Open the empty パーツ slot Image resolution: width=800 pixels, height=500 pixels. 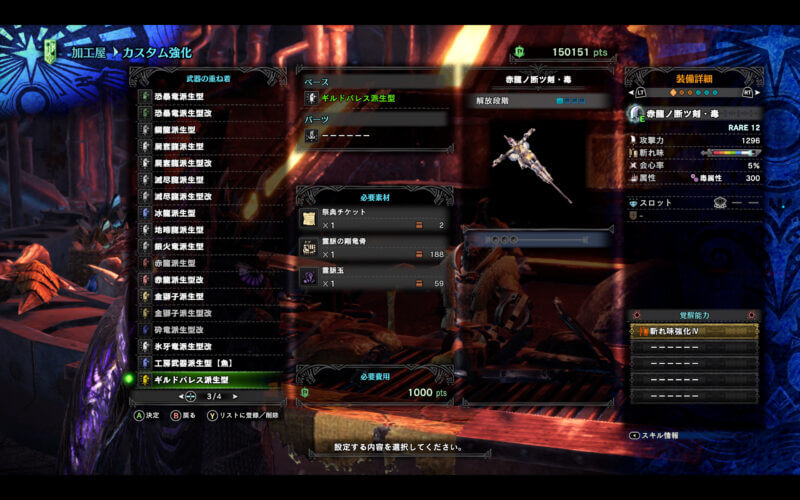(377, 135)
